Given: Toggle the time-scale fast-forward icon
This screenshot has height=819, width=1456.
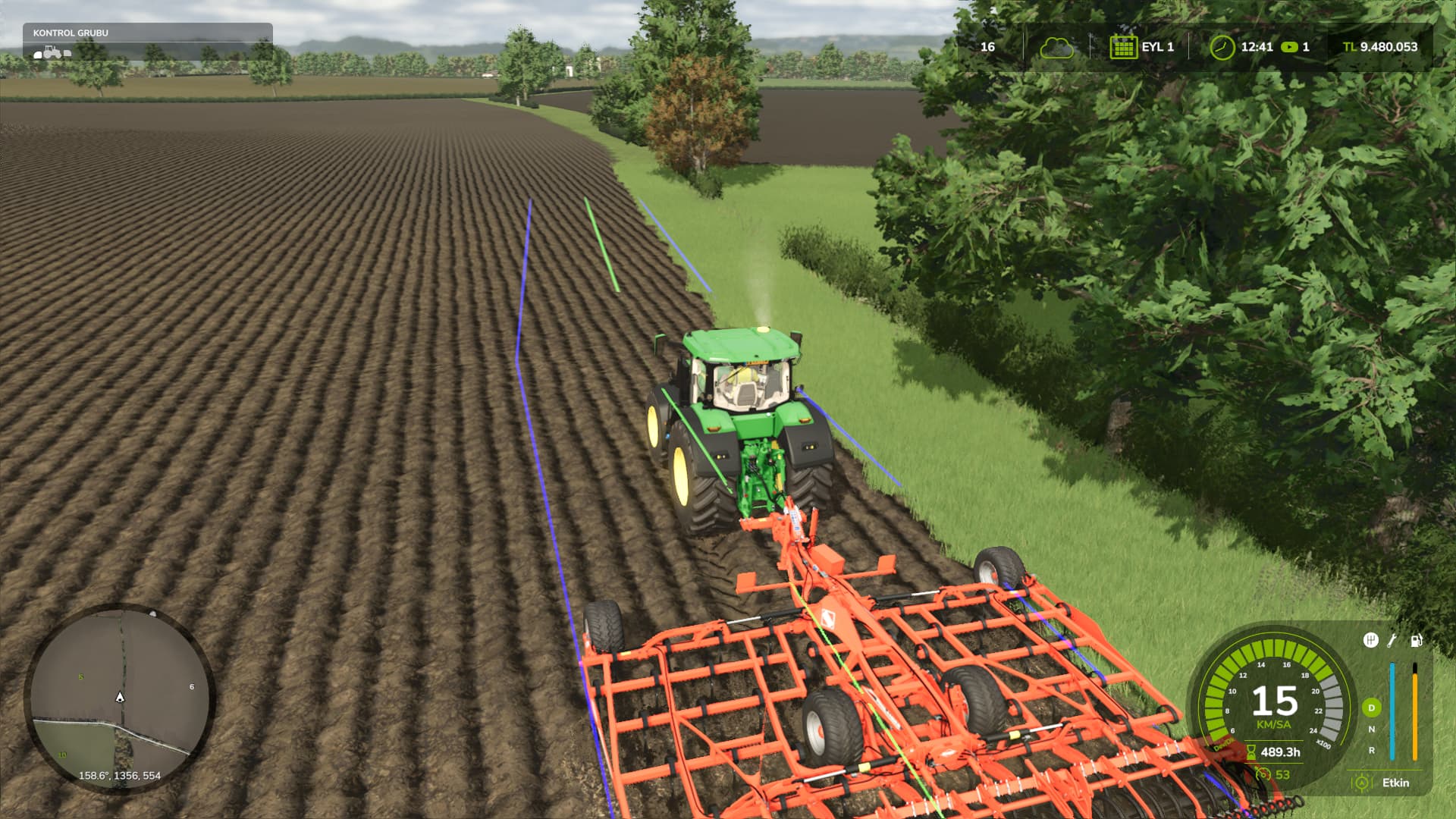Looking at the screenshot, I should [x=1289, y=47].
